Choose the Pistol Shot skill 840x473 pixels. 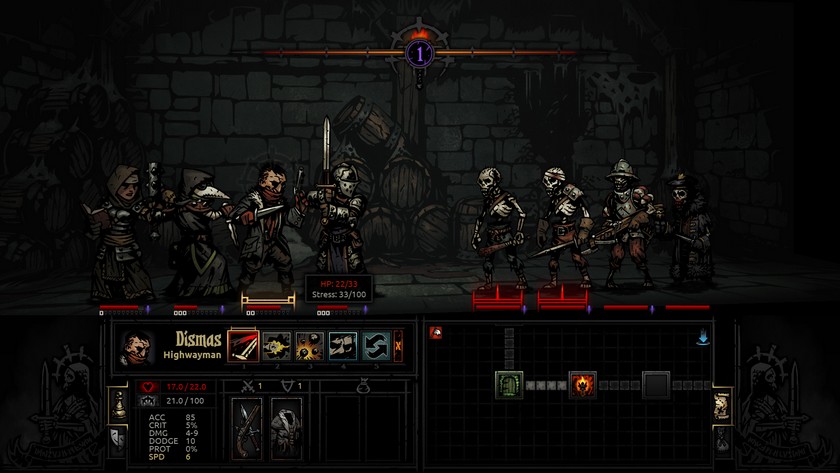[277, 345]
